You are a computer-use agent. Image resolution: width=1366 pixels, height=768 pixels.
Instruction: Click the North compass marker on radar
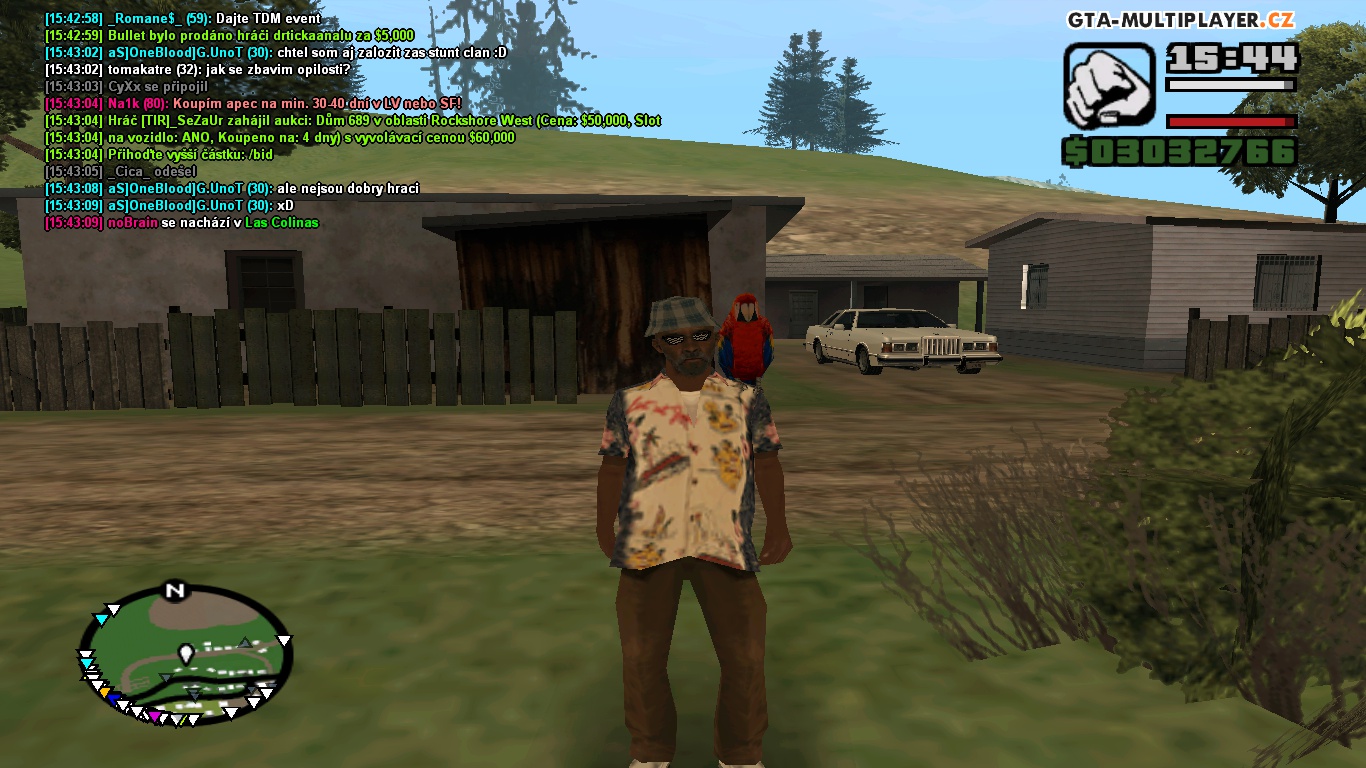[x=175, y=590]
